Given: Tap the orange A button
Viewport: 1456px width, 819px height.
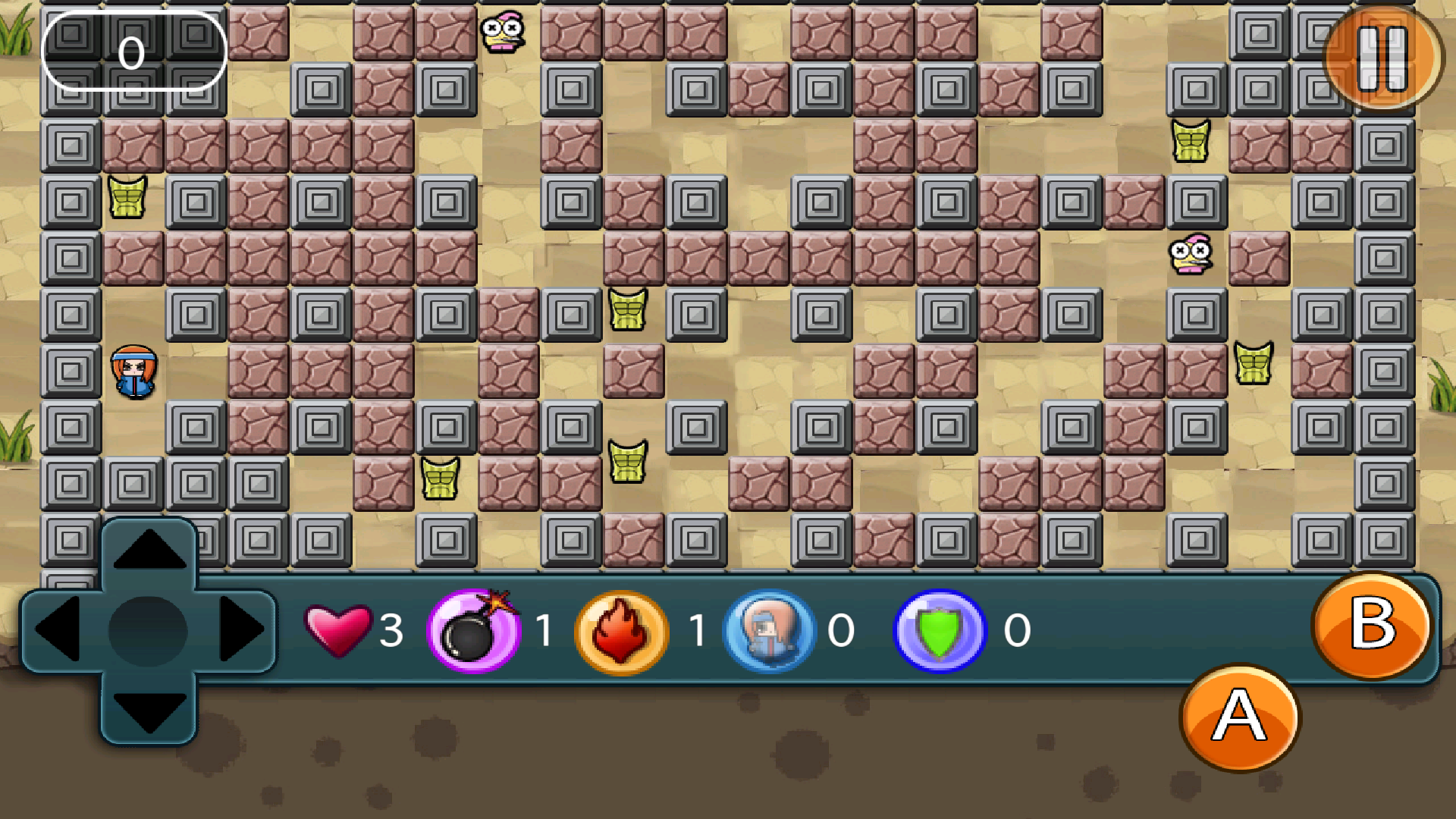Looking at the screenshot, I should click(1240, 717).
